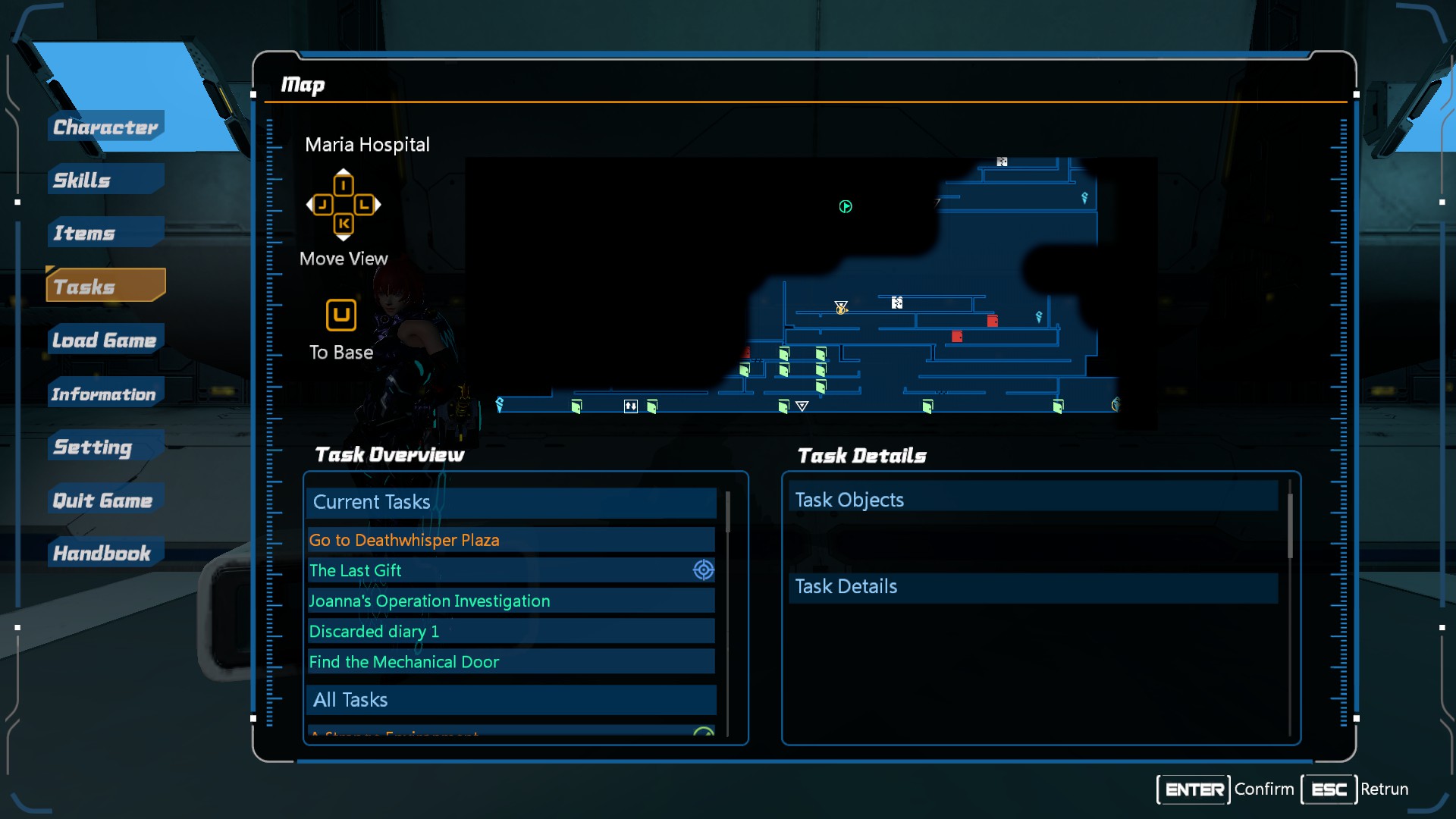Select the white diary note icon on the upper map
This screenshot has width=1456, height=819.
(x=1002, y=162)
